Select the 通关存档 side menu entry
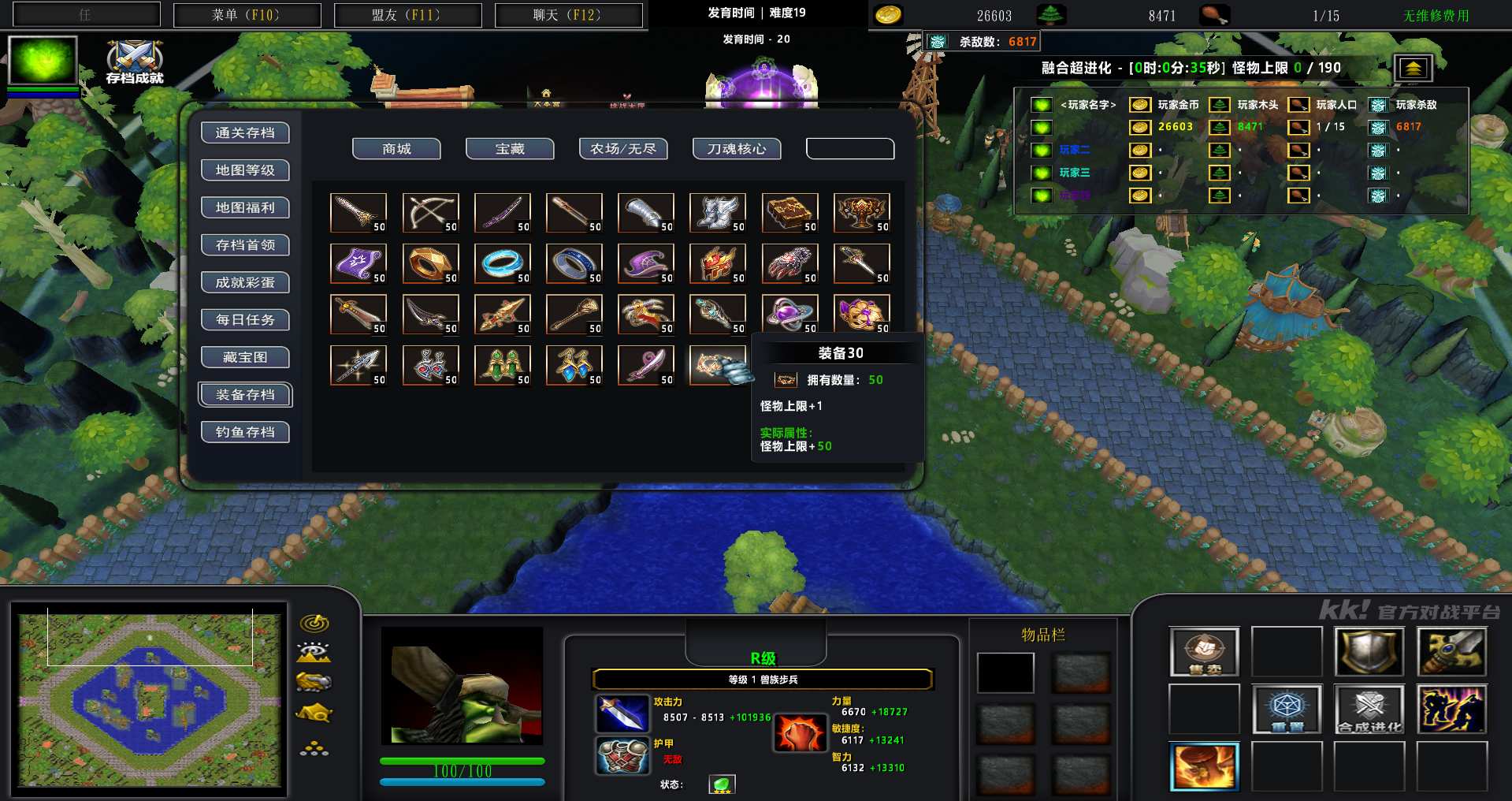Viewport: 1512px width, 801px height. pos(245,133)
